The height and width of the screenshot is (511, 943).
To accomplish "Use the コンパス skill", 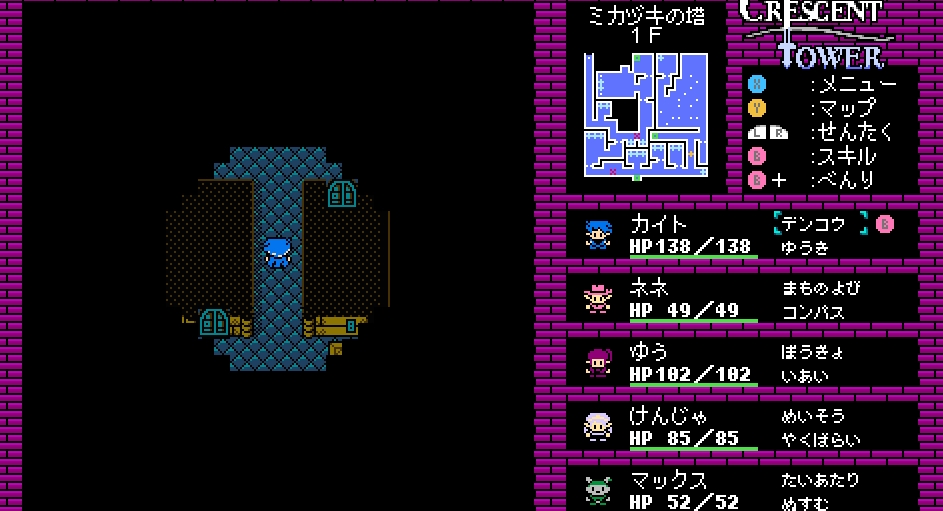I will tap(812, 312).
